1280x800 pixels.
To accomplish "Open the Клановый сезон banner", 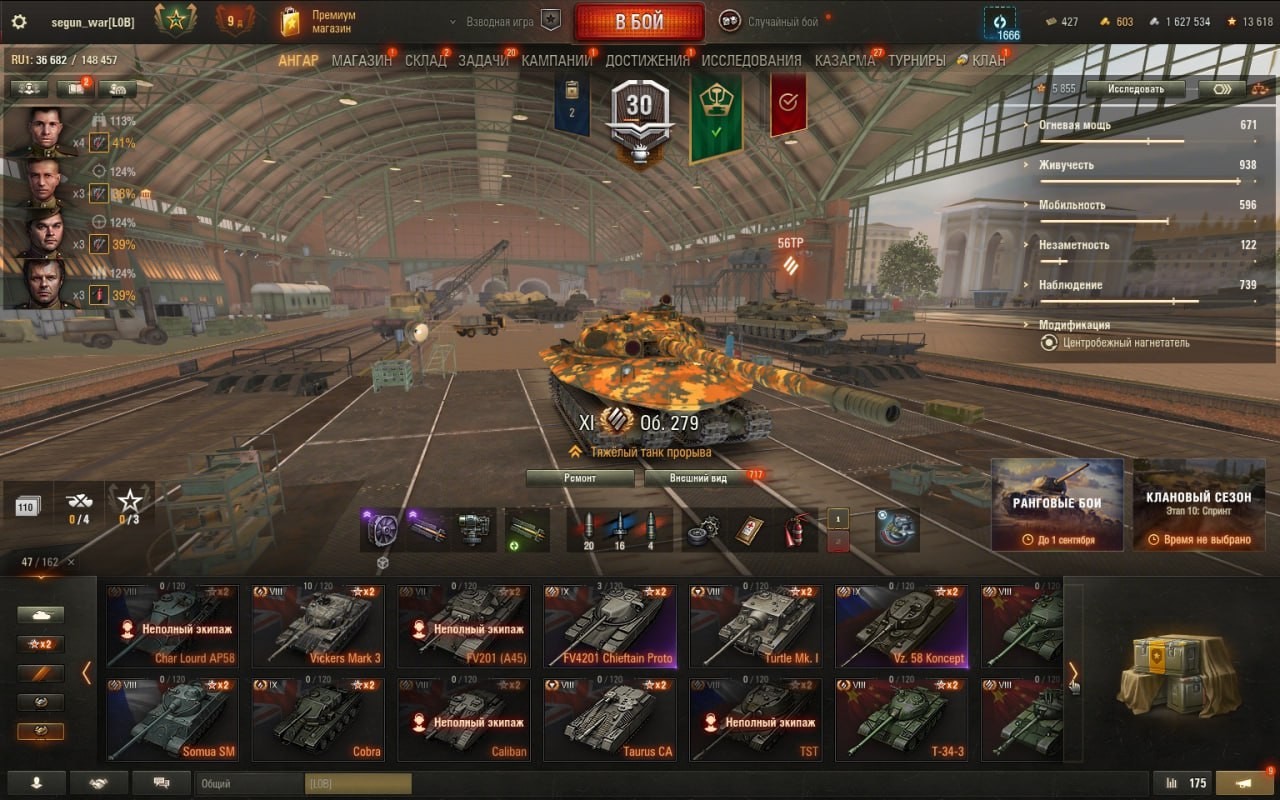I will coord(1198,504).
